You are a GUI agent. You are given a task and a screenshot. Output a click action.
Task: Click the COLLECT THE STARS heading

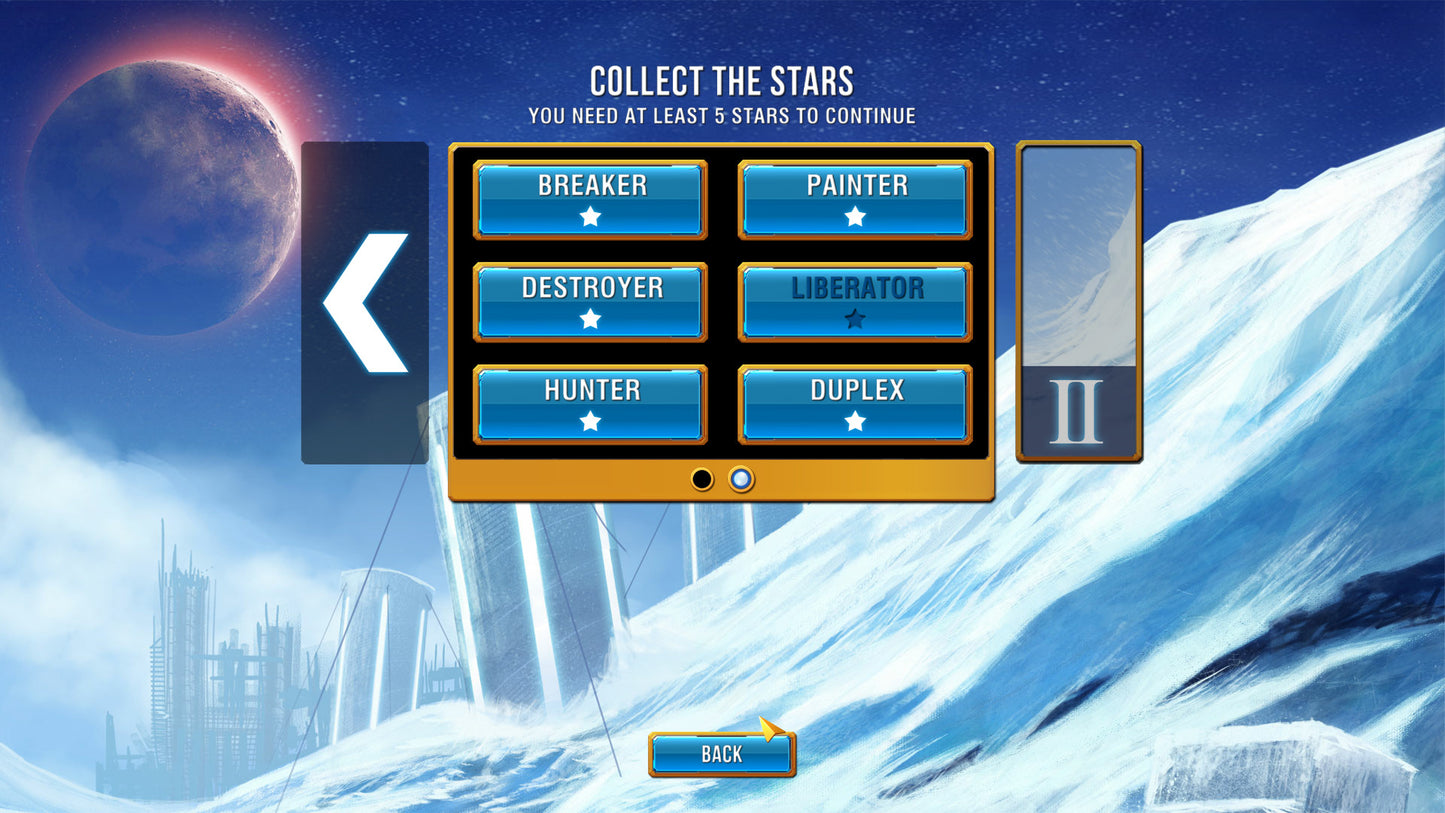coord(722,80)
